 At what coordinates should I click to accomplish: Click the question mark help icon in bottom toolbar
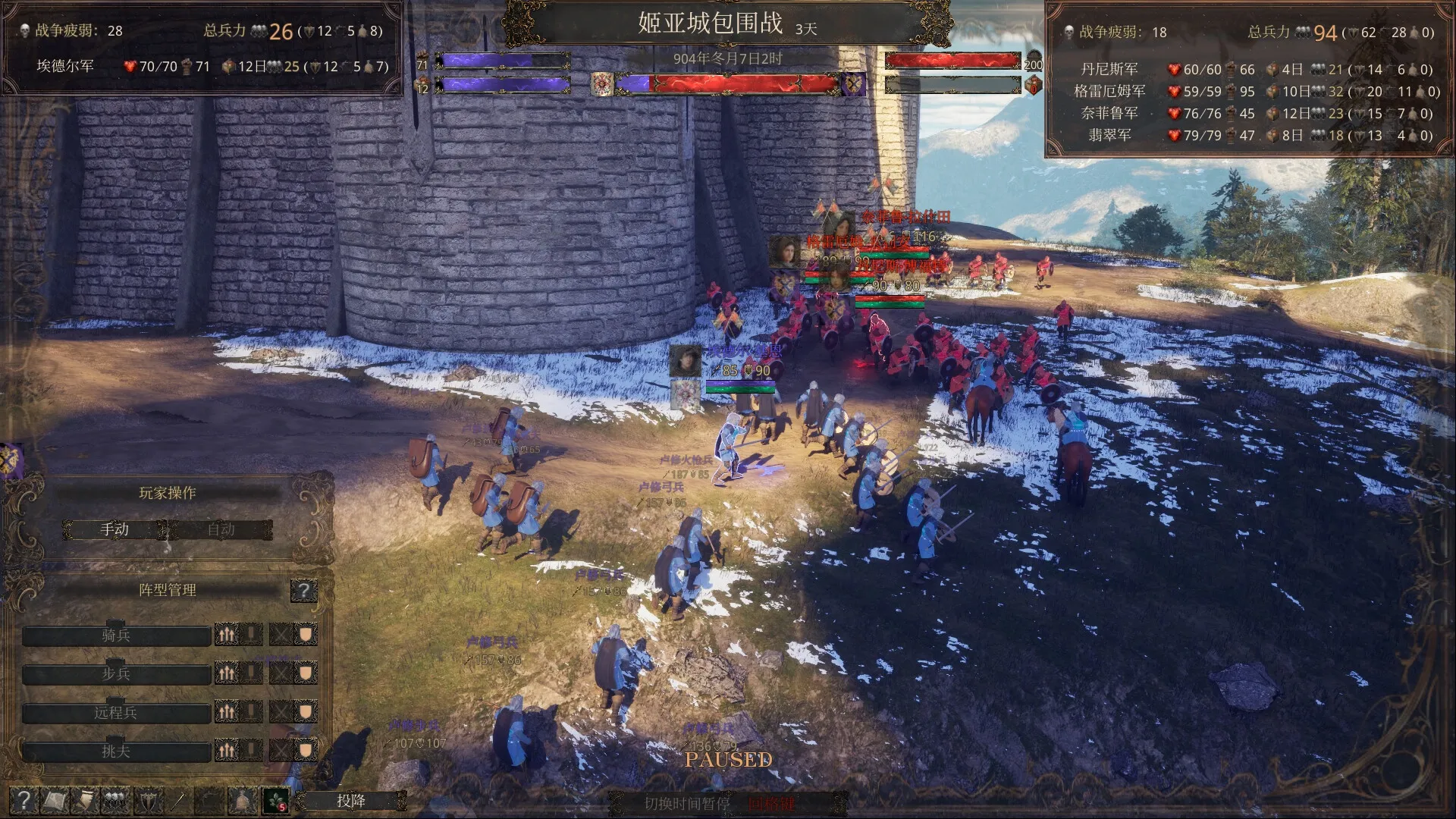24,800
